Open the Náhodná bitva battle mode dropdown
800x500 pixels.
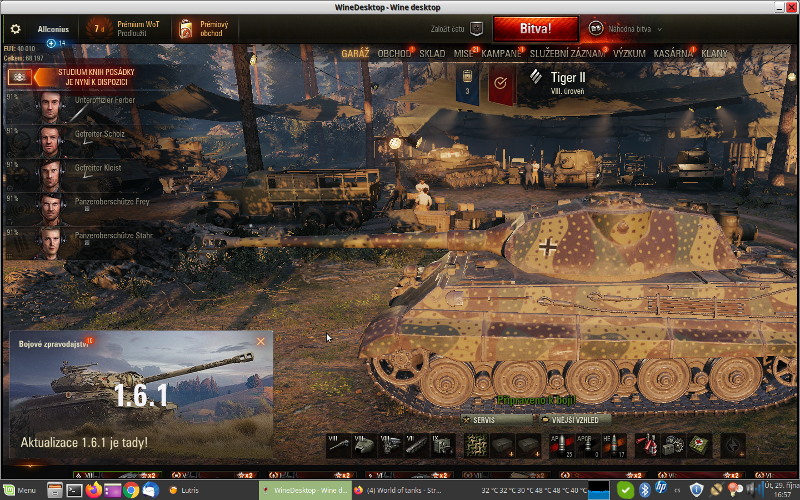click(627, 29)
